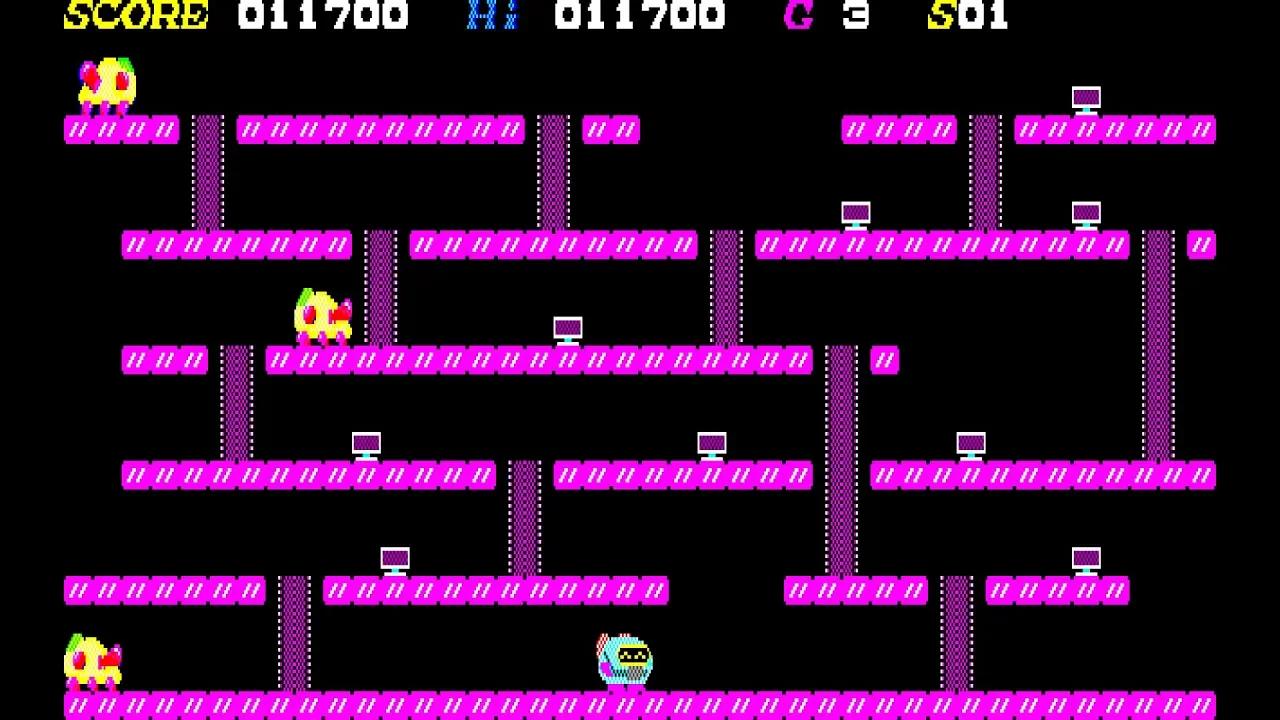Image resolution: width=1280 pixels, height=720 pixels.
Task: Click the TV above the bottom-left platform
Action: 395,560
